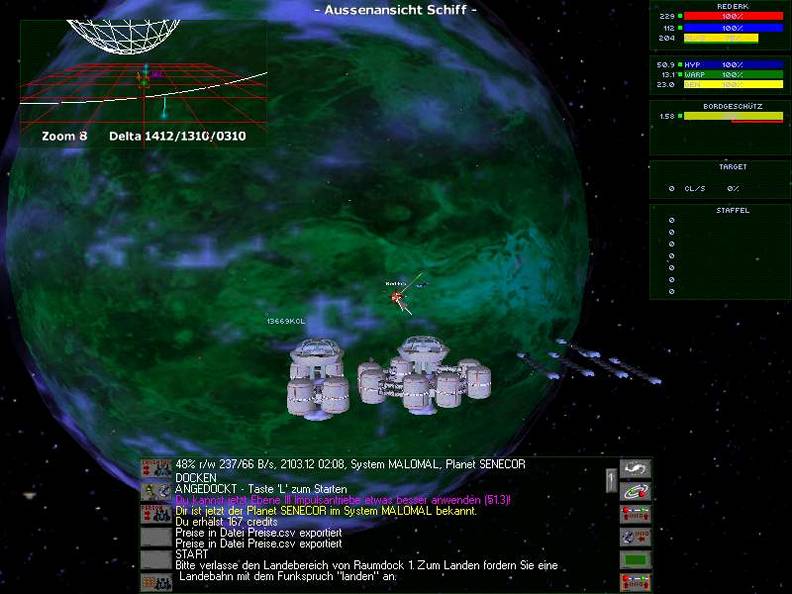Click the curved arrow icon button
792x594 pixels.
tap(634, 468)
